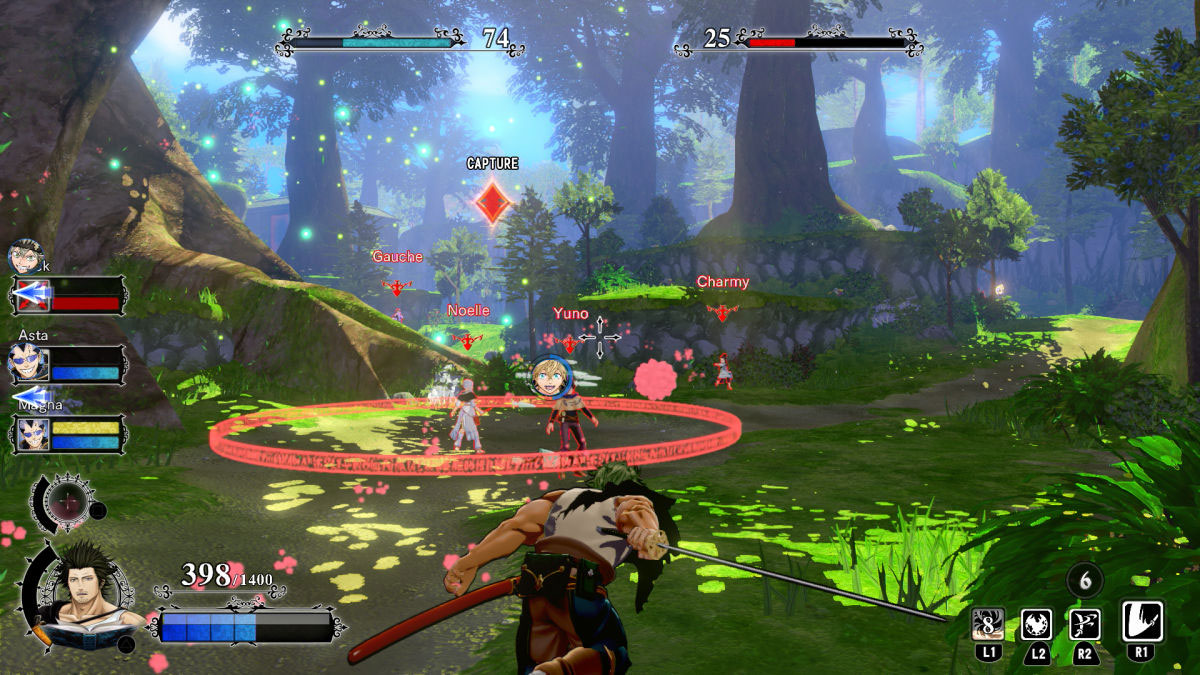Target the enemy marker labeled Yuno
Screen dimensions: 1200x675
click(569, 343)
